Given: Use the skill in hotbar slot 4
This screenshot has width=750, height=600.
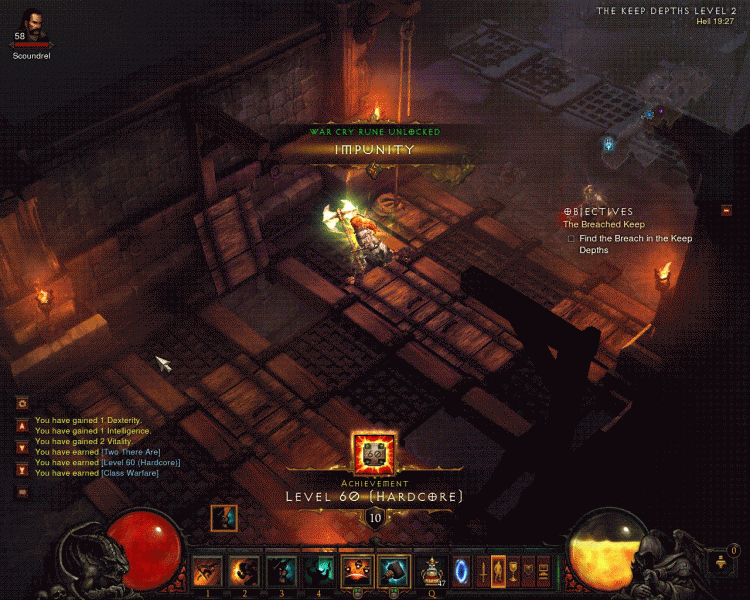Looking at the screenshot, I should [319, 571].
